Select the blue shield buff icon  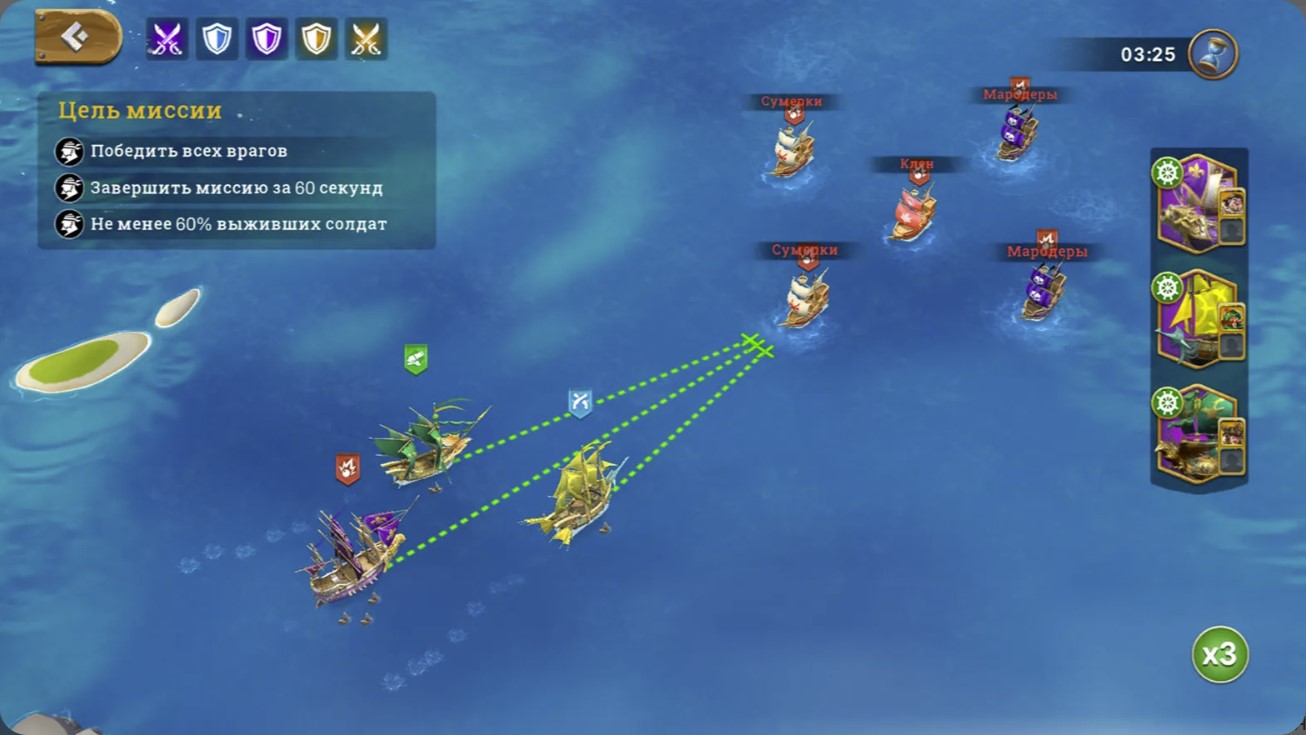pos(217,39)
